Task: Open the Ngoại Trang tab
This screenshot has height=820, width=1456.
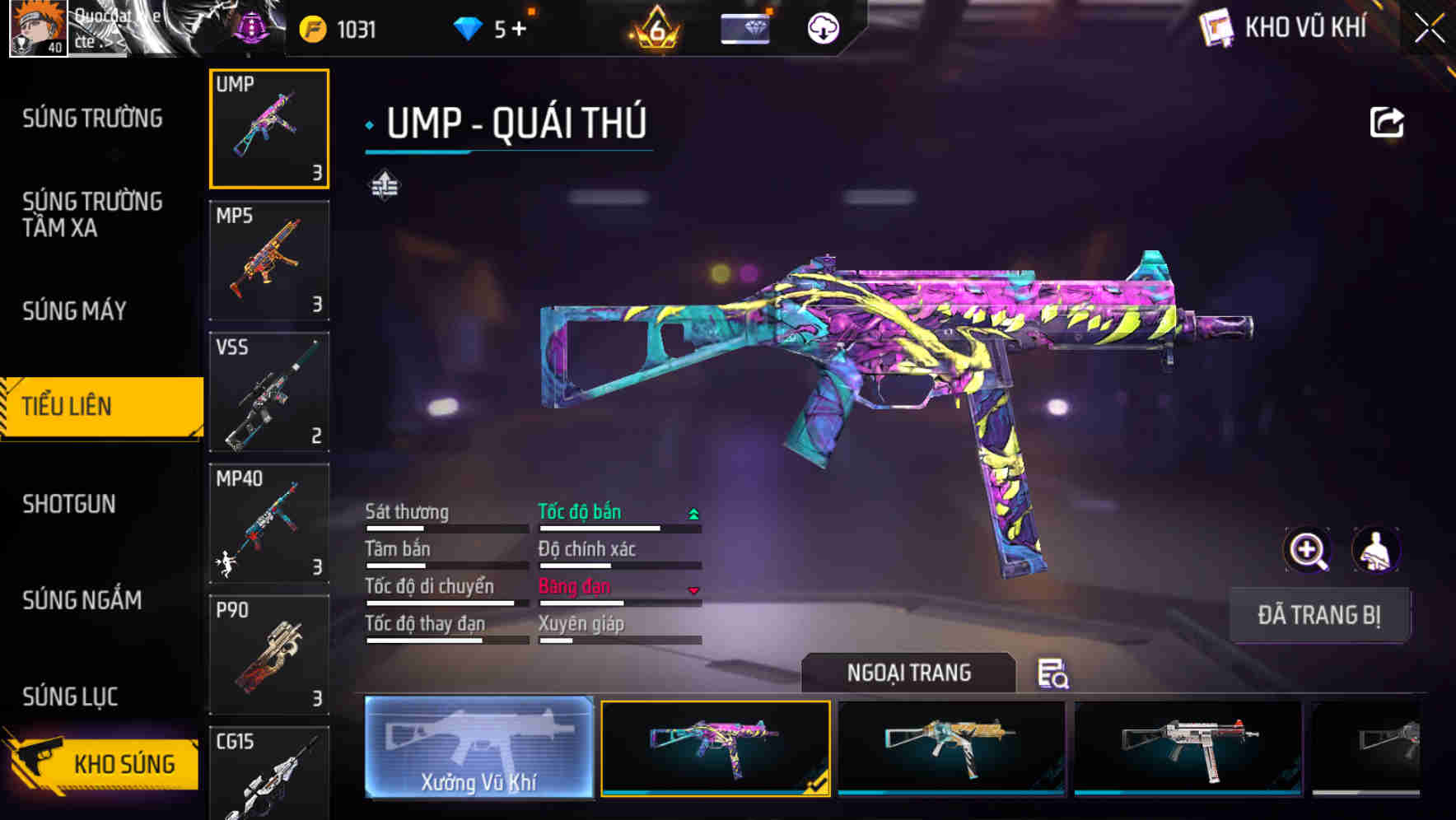Action: 908,673
